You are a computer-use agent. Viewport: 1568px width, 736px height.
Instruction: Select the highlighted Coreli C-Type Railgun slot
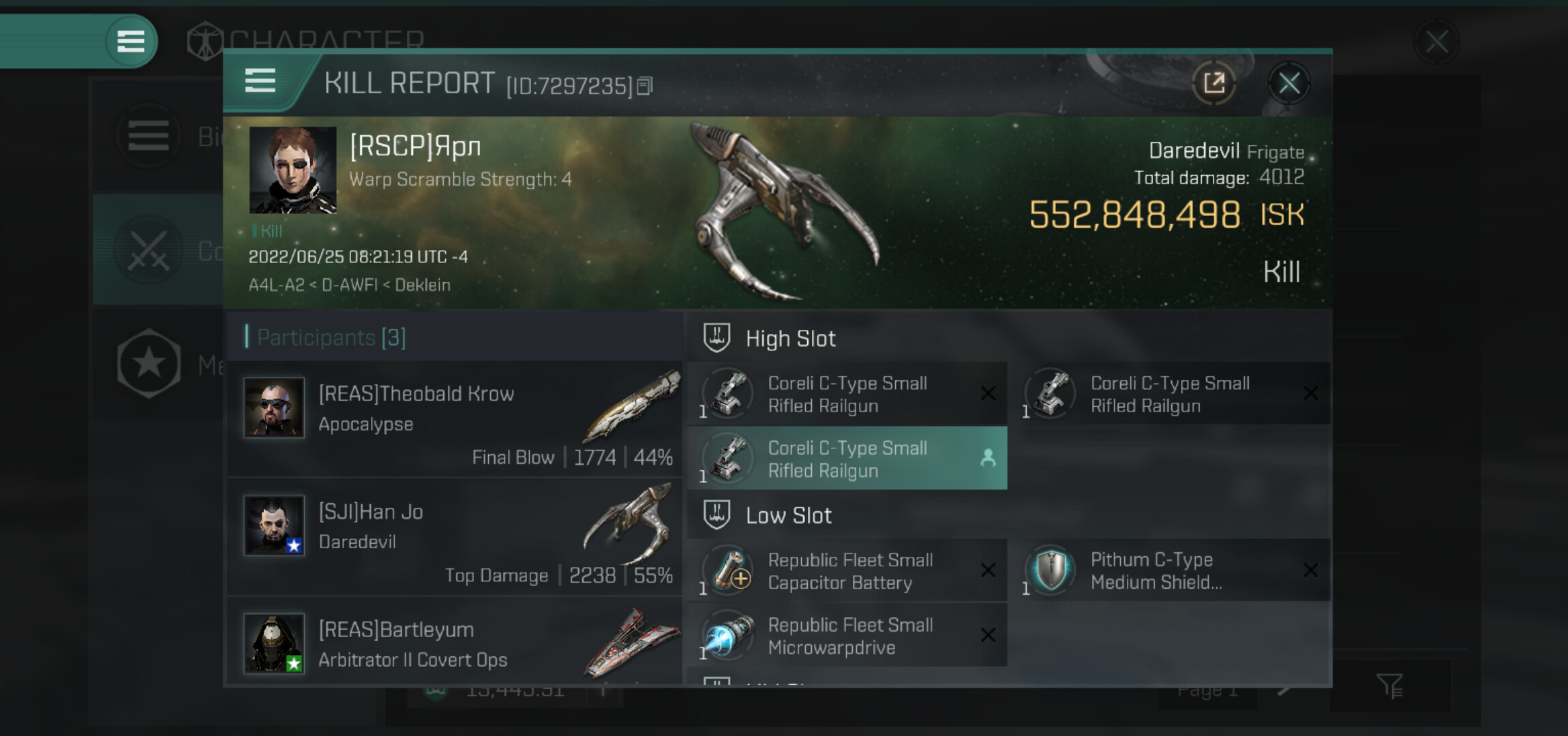[x=847, y=459]
